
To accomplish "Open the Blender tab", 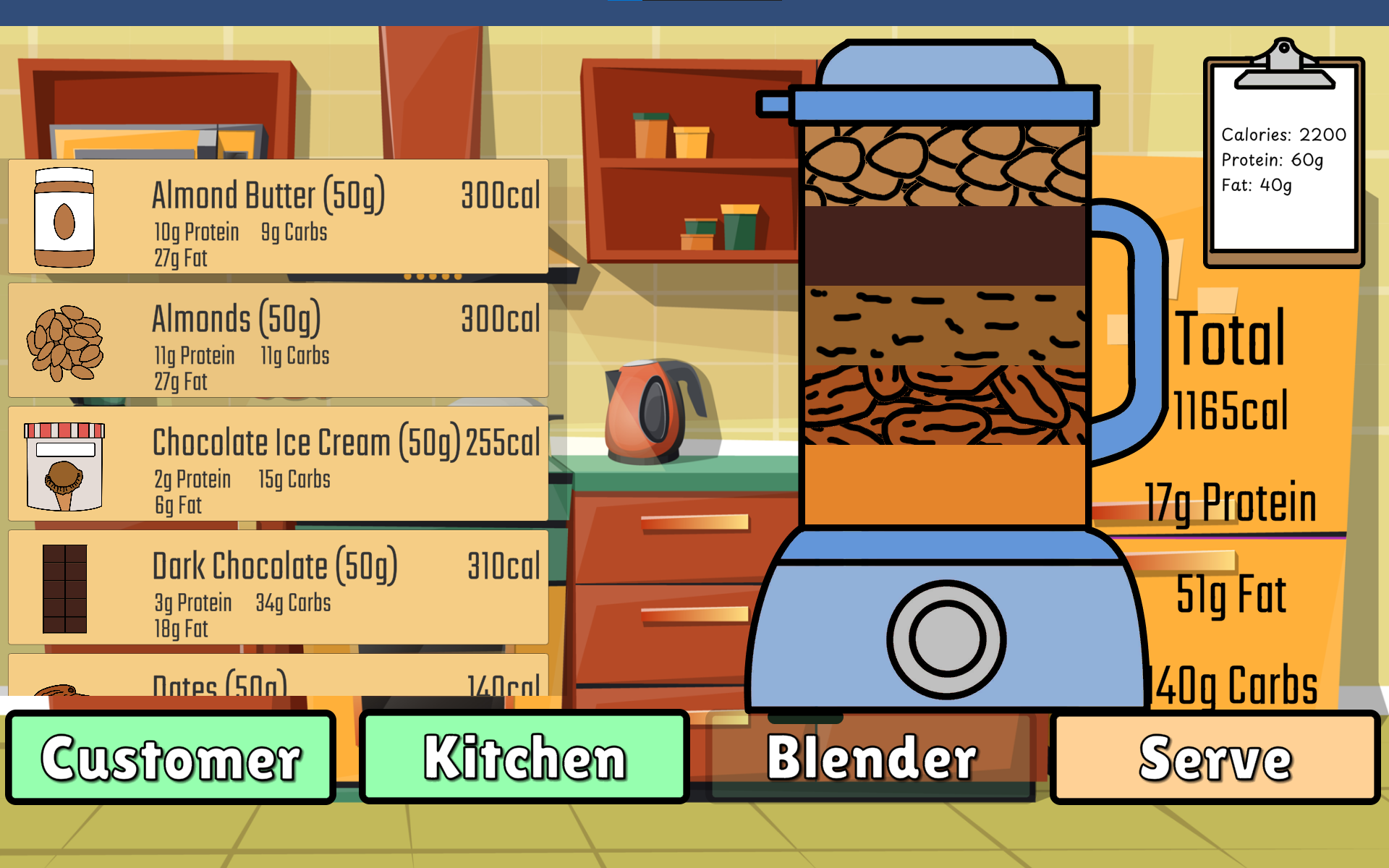I will [871, 757].
